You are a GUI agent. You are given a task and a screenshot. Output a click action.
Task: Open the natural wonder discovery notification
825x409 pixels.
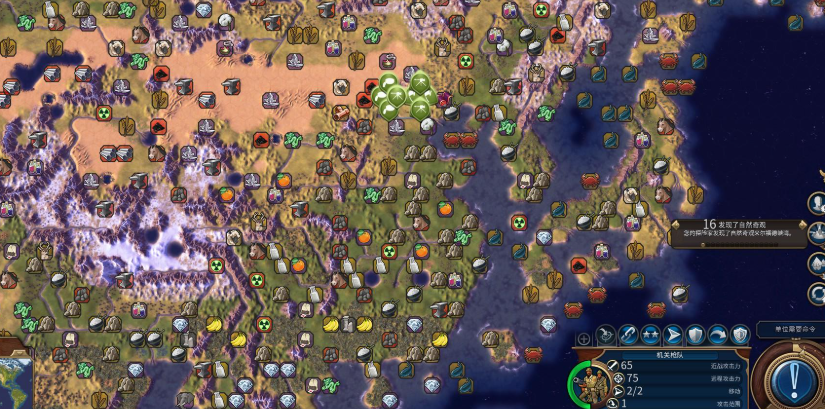tap(740, 229)
